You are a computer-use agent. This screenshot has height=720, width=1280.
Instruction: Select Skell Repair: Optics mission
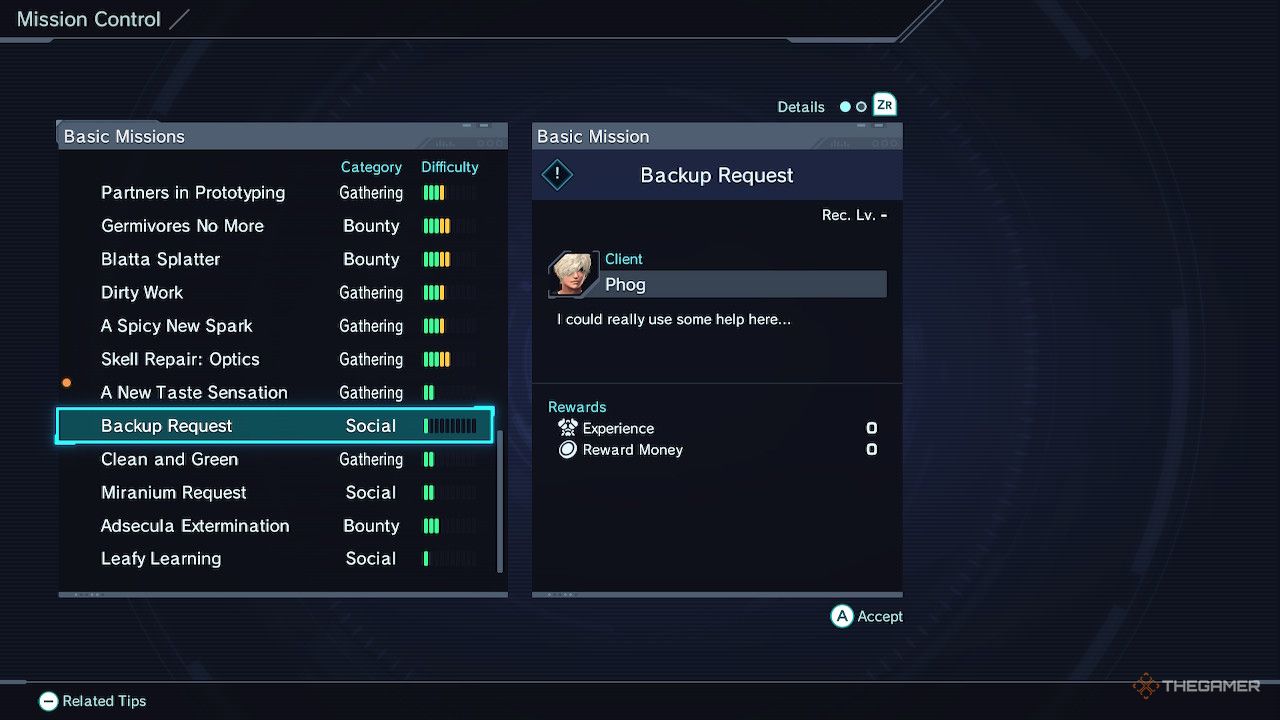click(x=180, y=359)
